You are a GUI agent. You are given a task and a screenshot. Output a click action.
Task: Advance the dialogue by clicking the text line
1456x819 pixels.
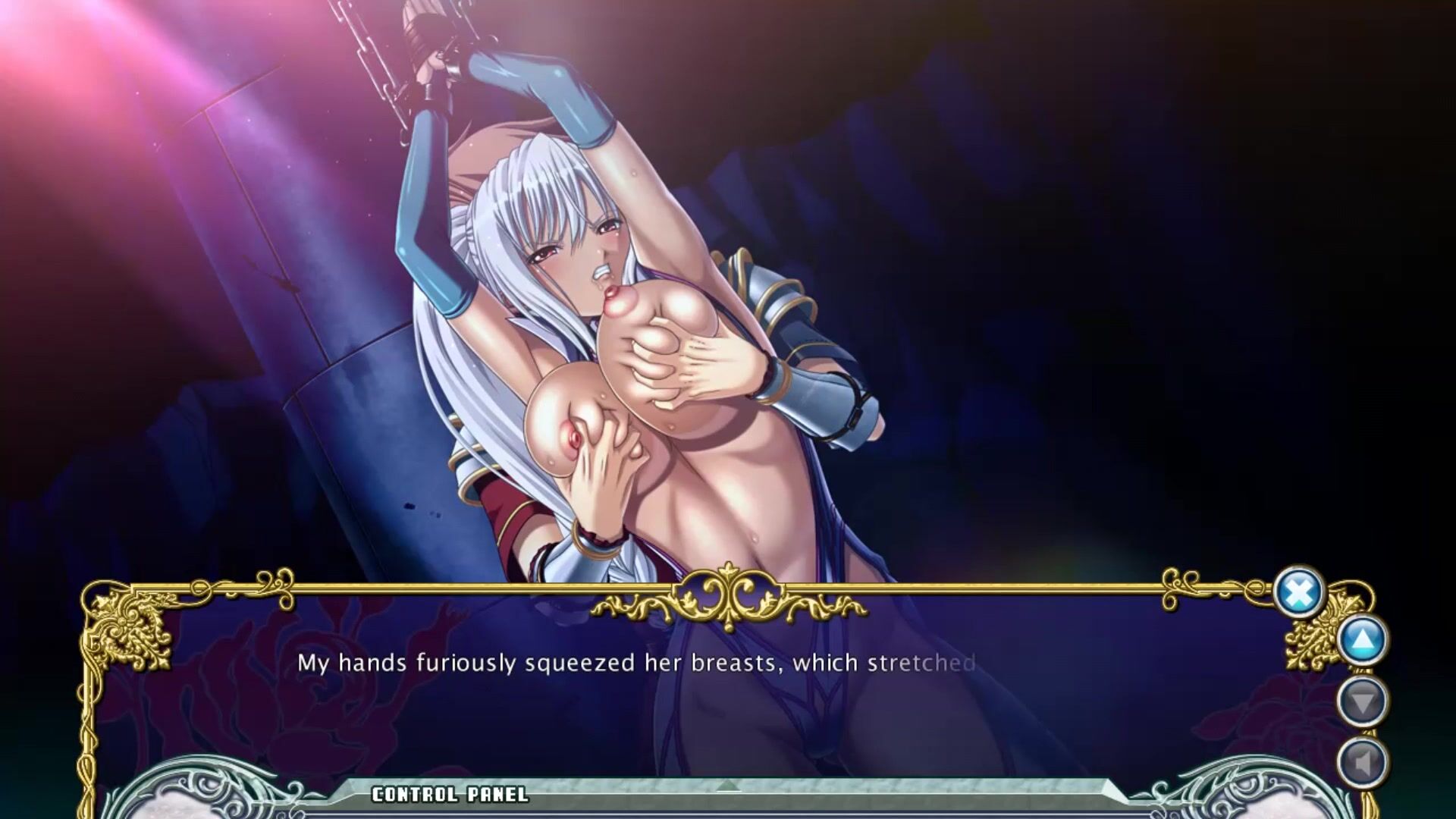pos(635,663)
